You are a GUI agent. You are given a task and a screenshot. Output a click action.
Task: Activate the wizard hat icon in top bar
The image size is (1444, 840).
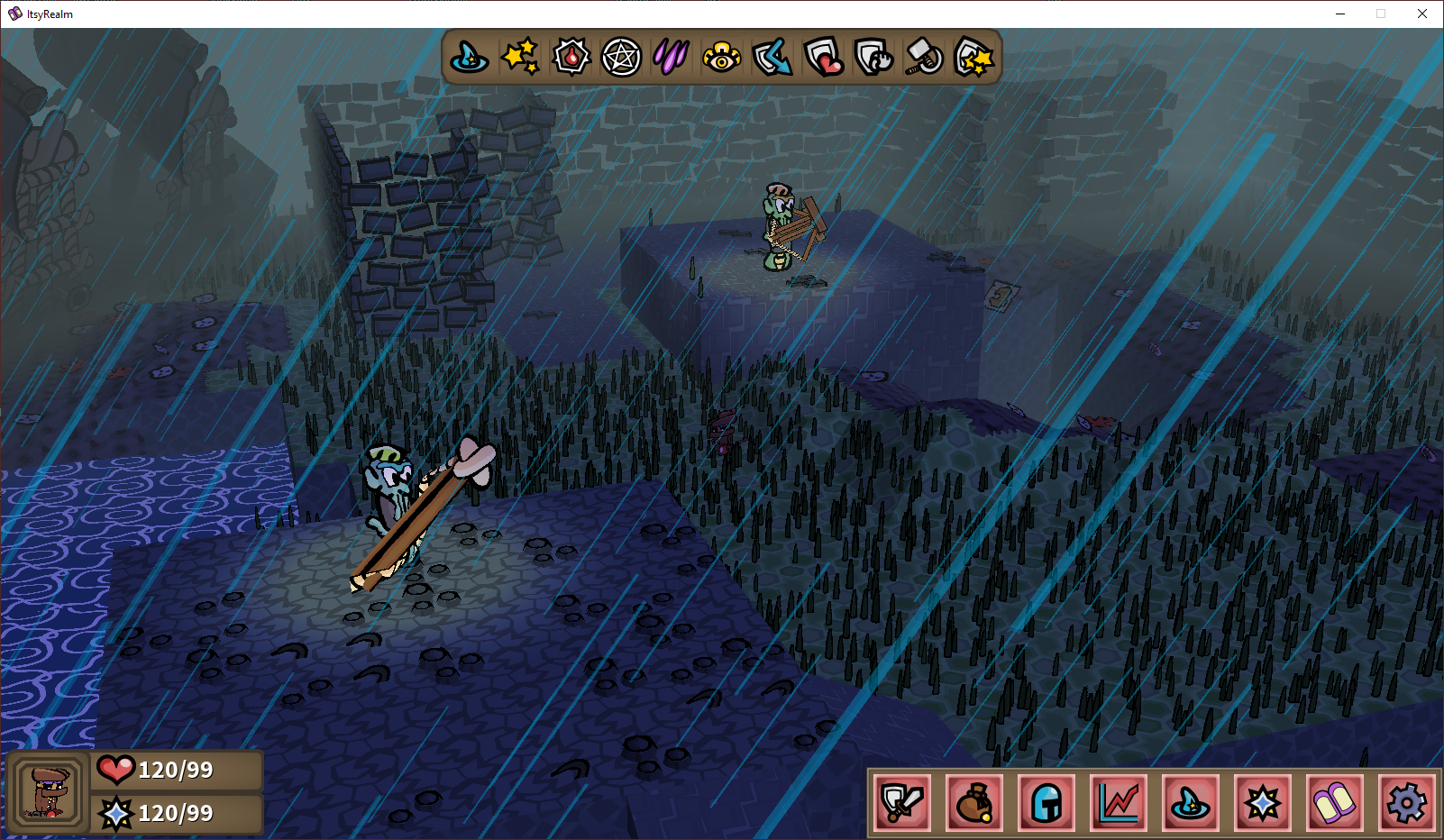point(470,58)
